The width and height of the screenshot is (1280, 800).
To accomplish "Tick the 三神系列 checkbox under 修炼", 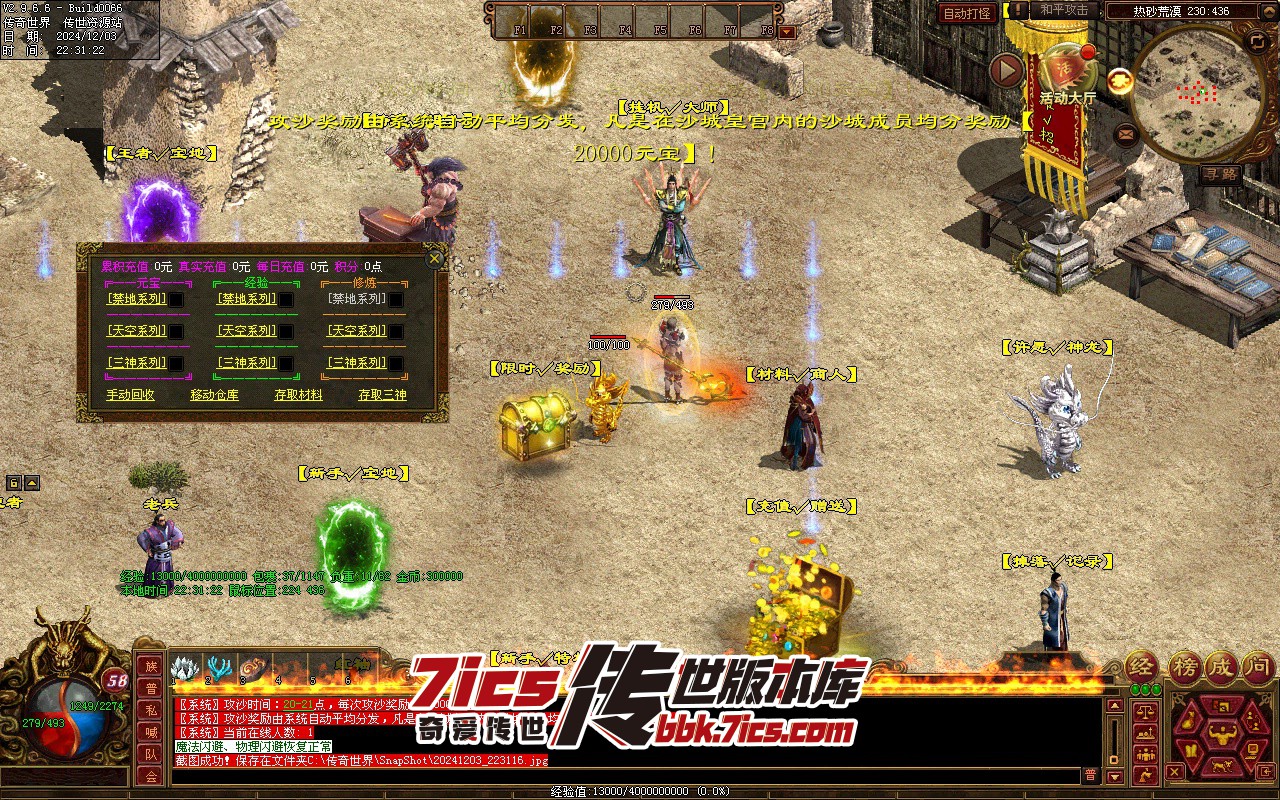I will click(x=396, y=363).
